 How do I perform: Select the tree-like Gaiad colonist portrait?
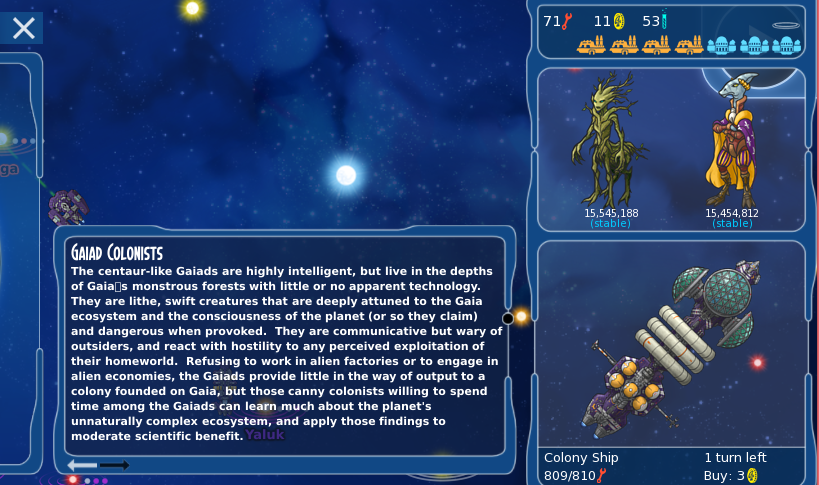point(610,138)
